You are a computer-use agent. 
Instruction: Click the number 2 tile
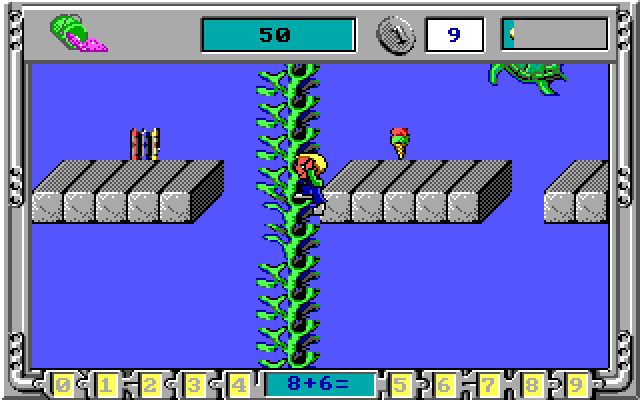coord(151,384)
